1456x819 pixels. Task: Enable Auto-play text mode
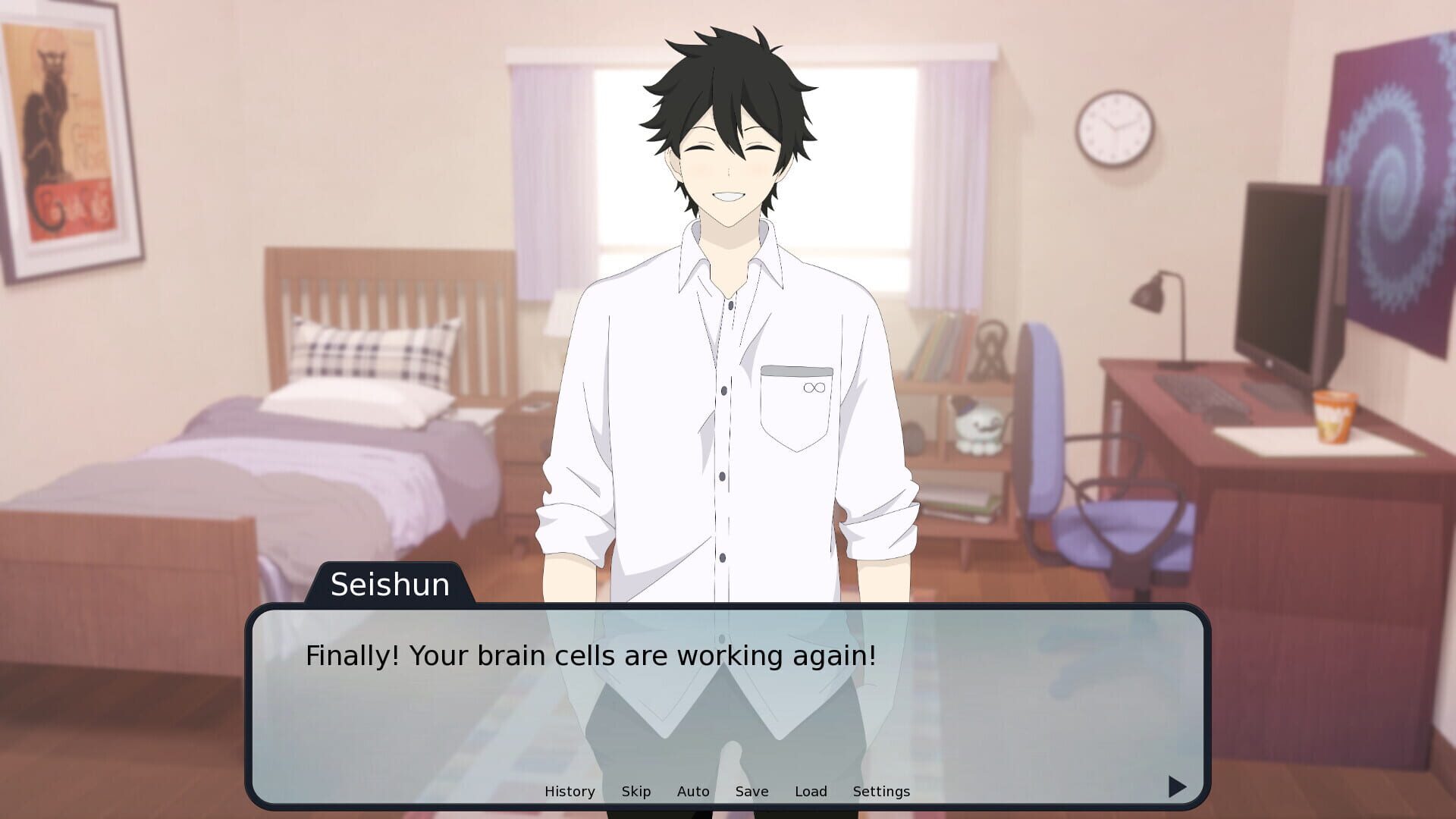(692, 791)
